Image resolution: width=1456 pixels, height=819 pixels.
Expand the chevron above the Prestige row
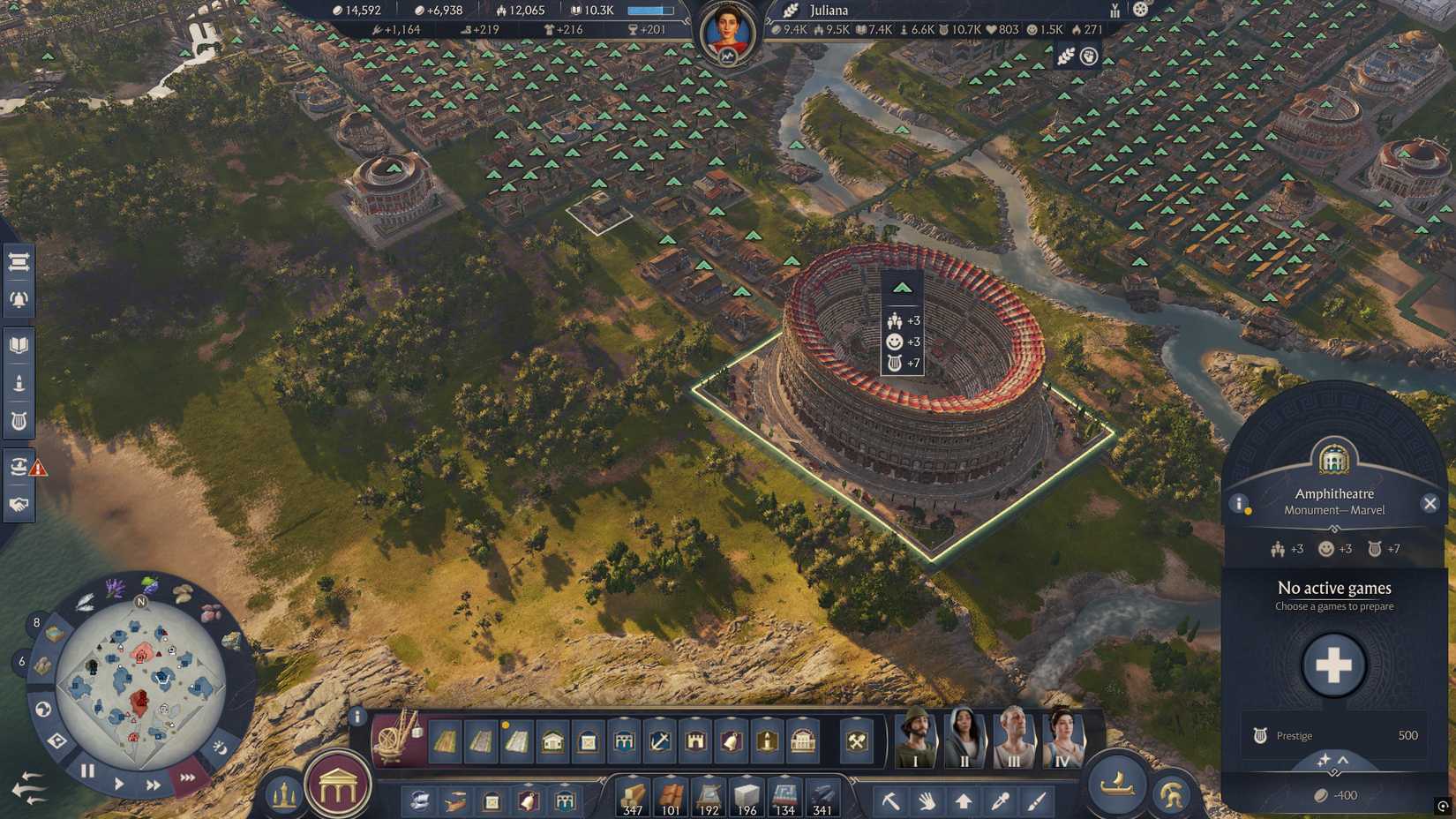pyautogui.click(x=1344, y=758)
